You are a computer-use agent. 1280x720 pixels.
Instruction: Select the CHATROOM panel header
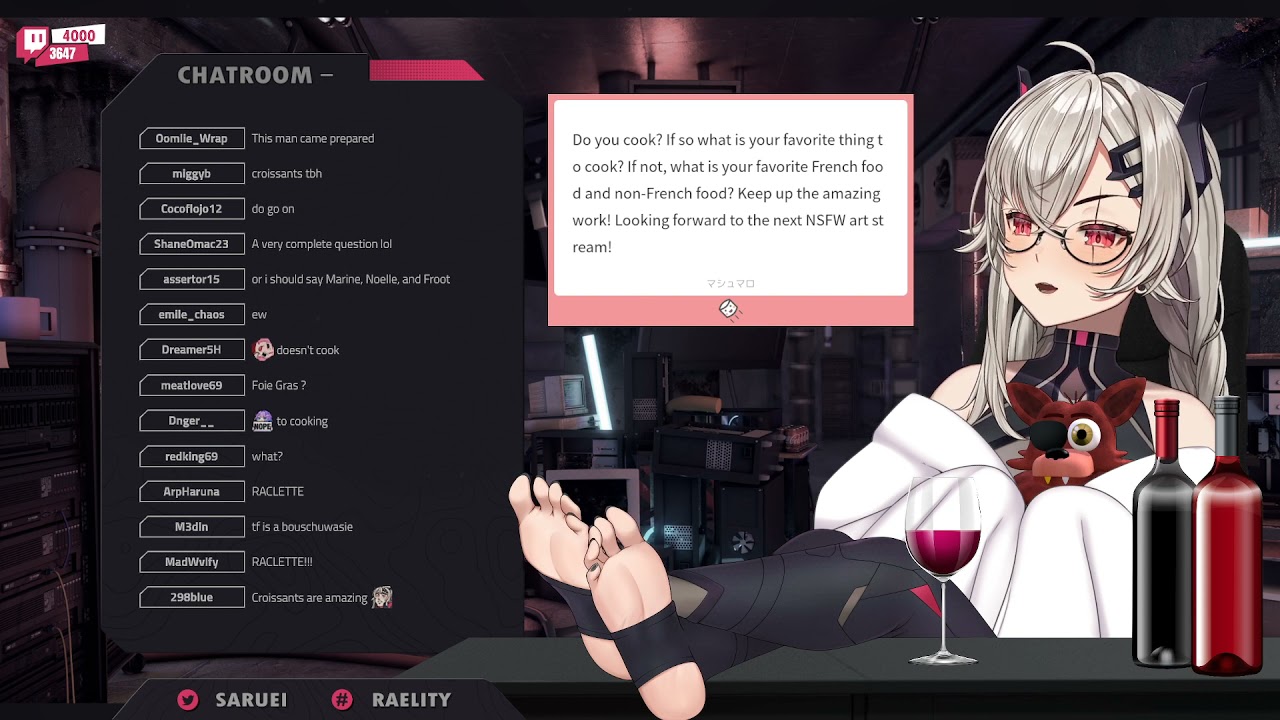pos(245,75)
